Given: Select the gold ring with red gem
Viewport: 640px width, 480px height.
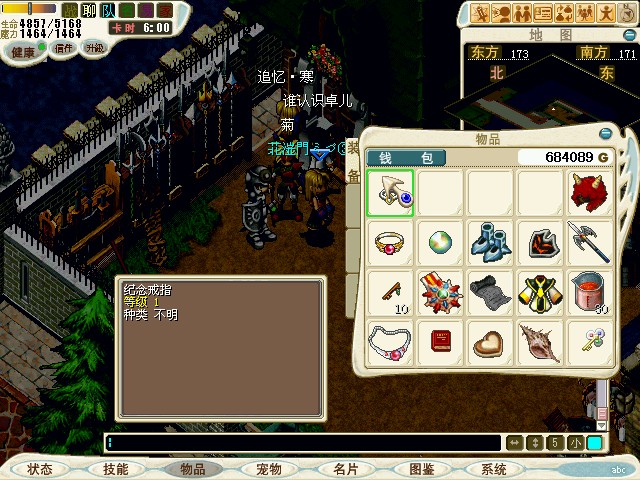Looking at the screenshot, I should [x=390, y=243].
